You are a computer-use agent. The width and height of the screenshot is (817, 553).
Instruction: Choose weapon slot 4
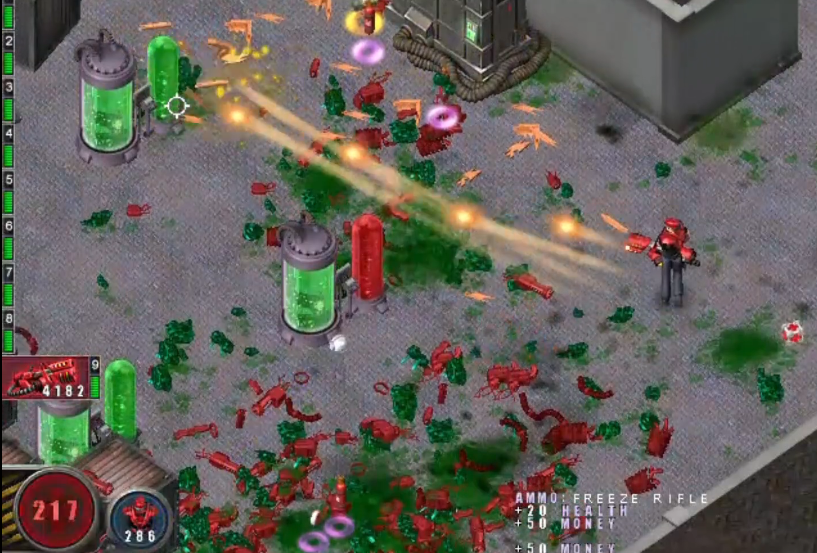coord(8,133)
